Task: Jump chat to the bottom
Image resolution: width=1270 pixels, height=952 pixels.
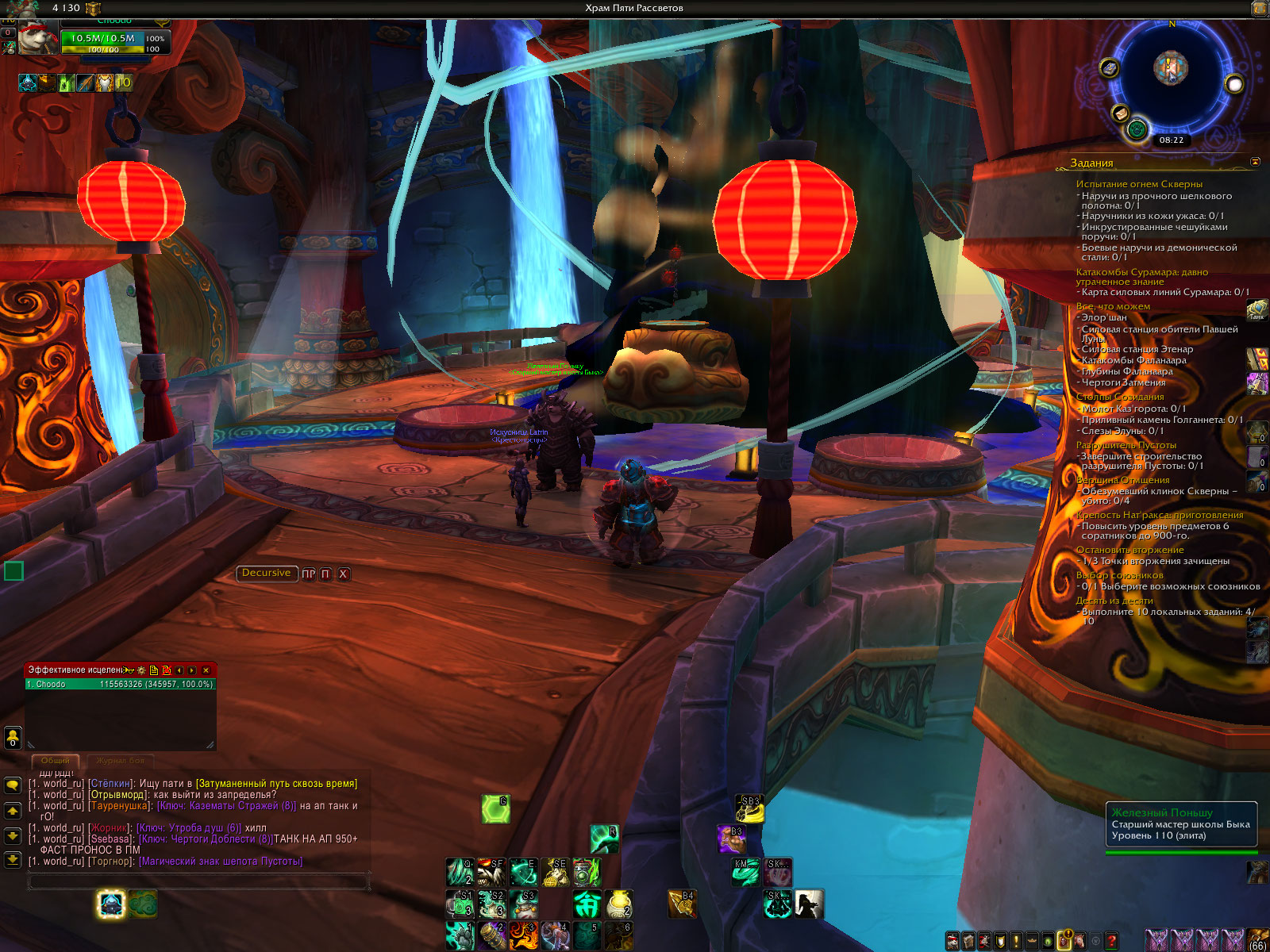Action: pyautogui.click(x=13, y=859)
